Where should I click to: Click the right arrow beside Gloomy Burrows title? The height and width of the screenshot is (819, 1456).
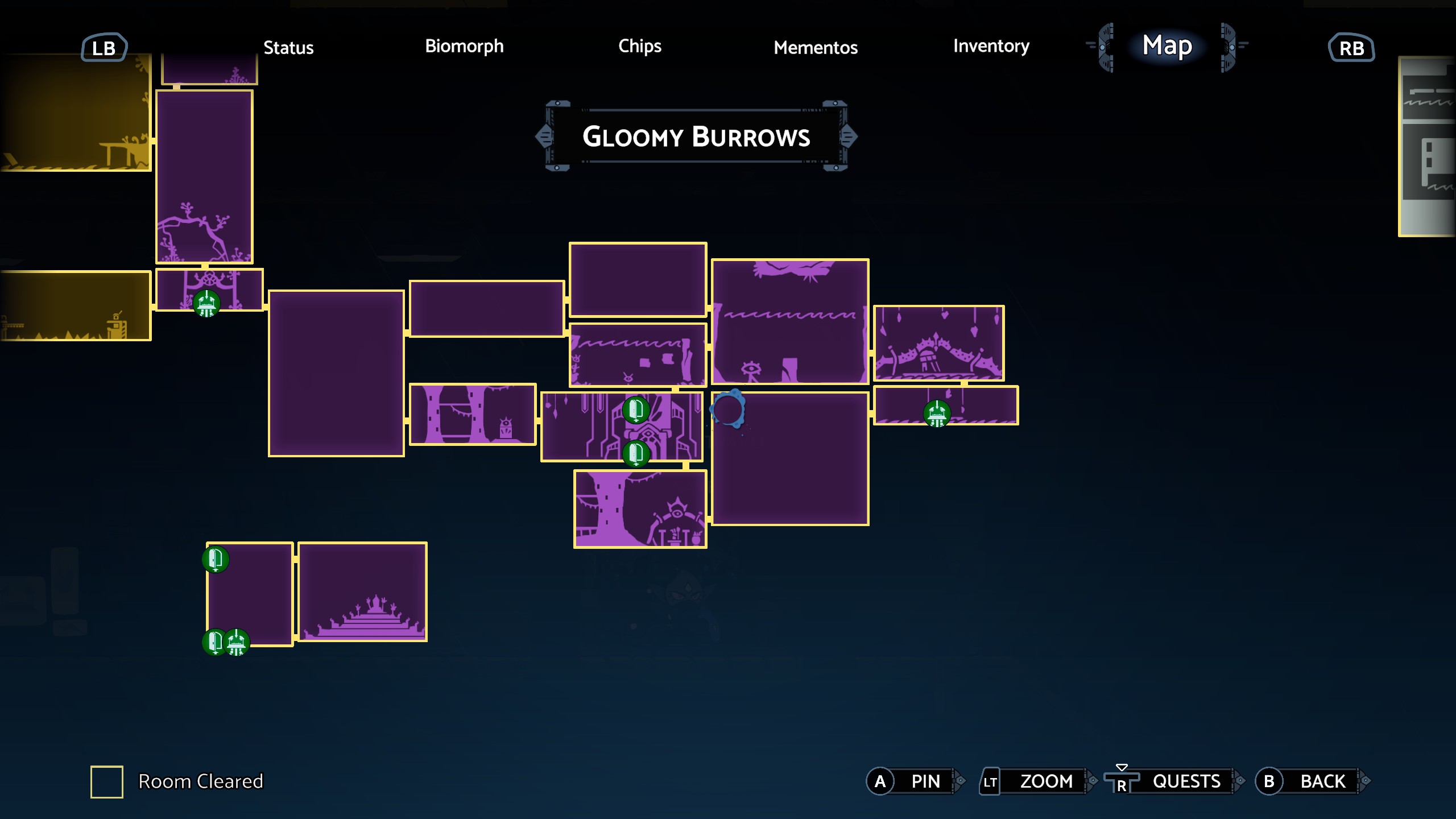coord(851,136)
